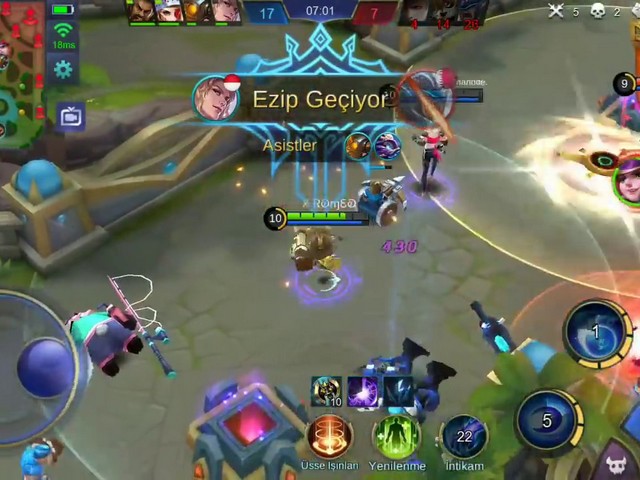640x480 pixels.
Task: Trigger the skill showing cooldown 1
Action: tap(596, 332)
